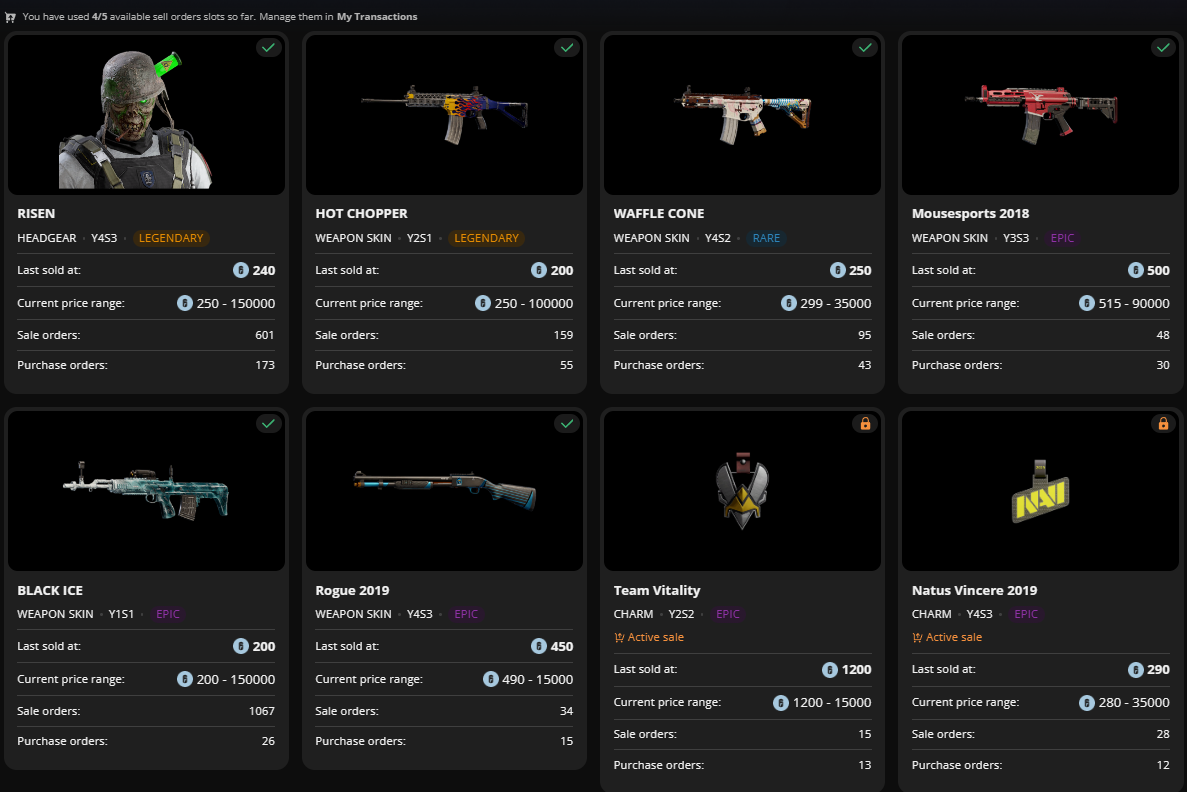Click the lock icon on Natus Vincere 2019
The width and height of the screenshot is (1187, 792).
1163,424
